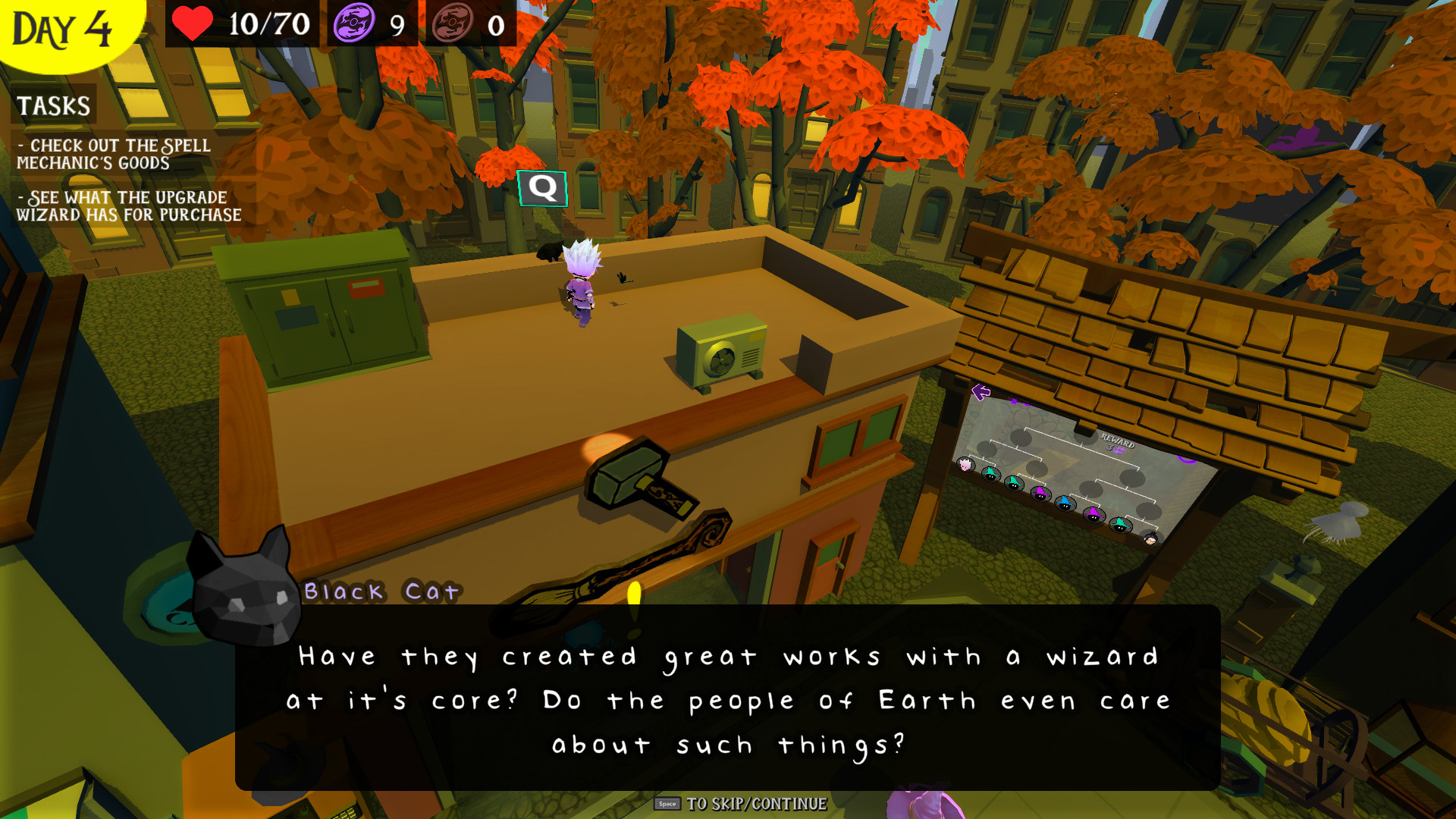Select the Spell Mechanic's goods task
The image size is (1456, 819).
click(x=114, y=154)
